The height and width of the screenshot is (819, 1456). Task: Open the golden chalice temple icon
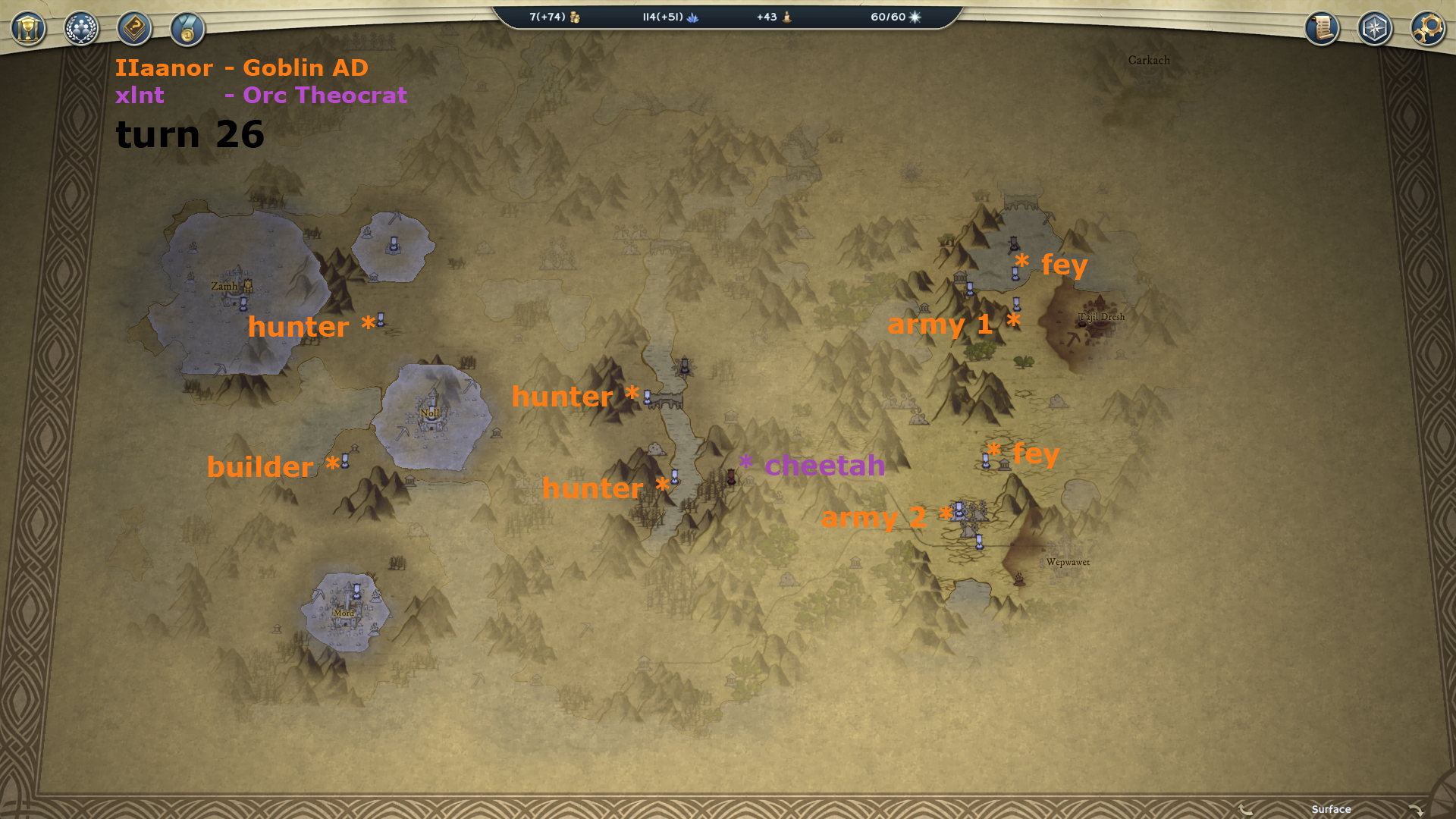(x=29, y=30)
